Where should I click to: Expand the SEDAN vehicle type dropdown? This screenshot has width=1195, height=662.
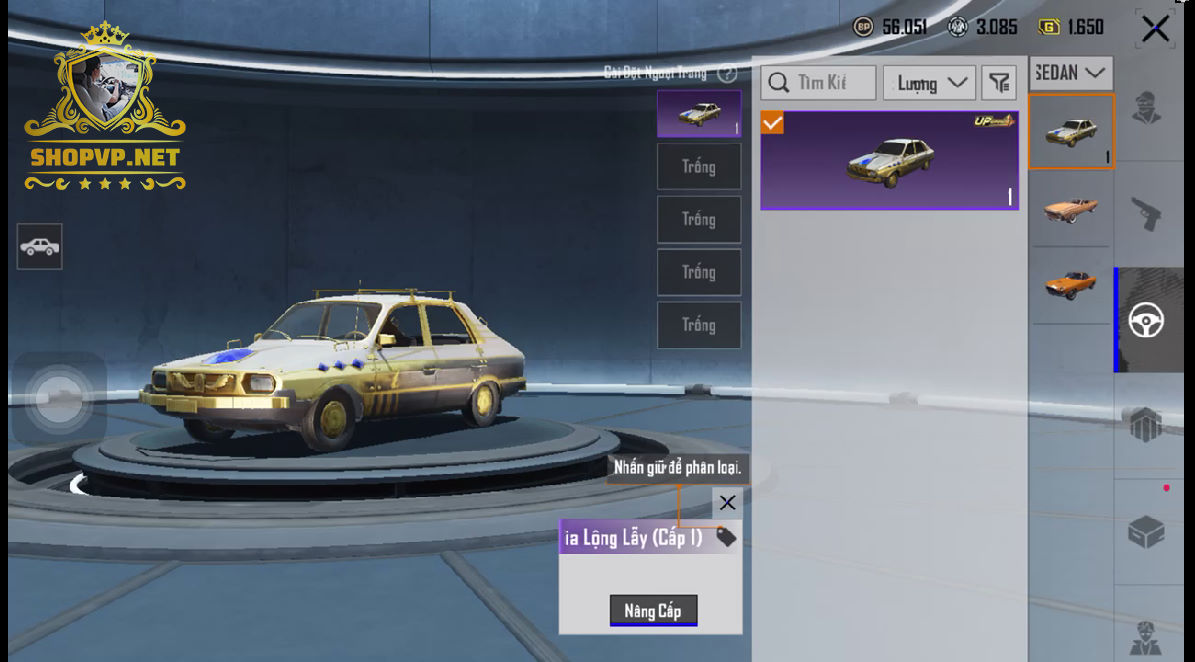coord(1071,73)
